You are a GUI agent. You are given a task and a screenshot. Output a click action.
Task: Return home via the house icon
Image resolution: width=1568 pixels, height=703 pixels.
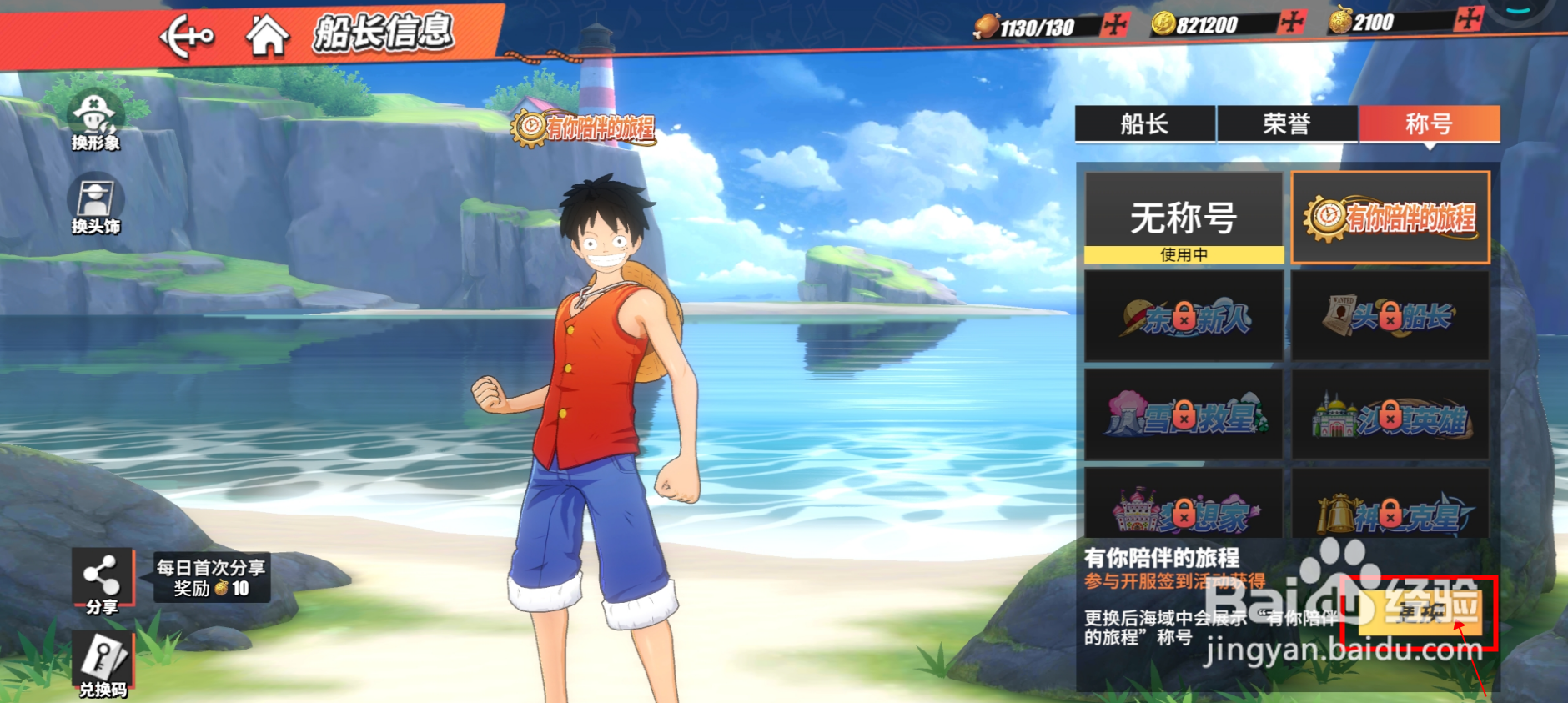coord(267,36)
